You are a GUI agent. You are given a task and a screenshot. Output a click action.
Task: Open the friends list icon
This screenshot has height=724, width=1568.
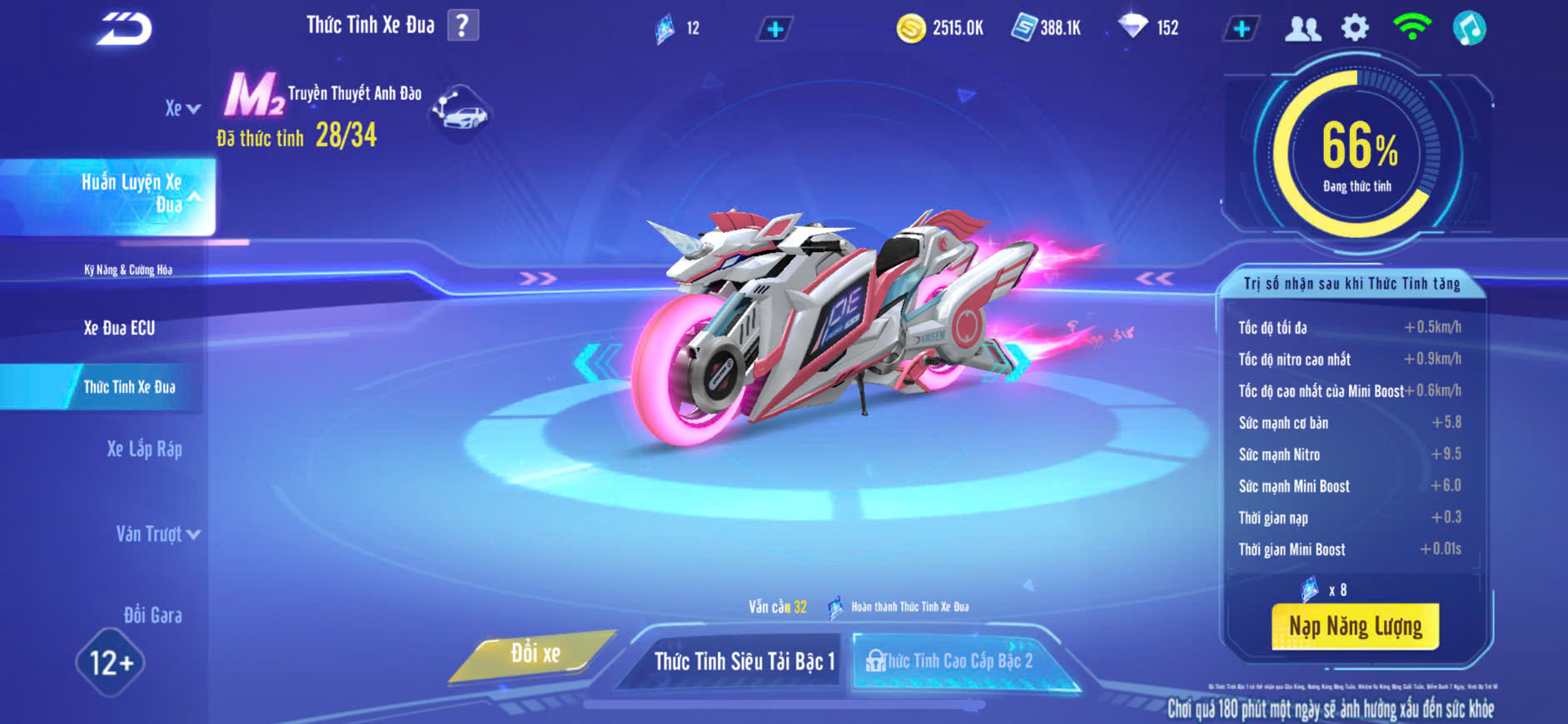(x=1303, y=29)
